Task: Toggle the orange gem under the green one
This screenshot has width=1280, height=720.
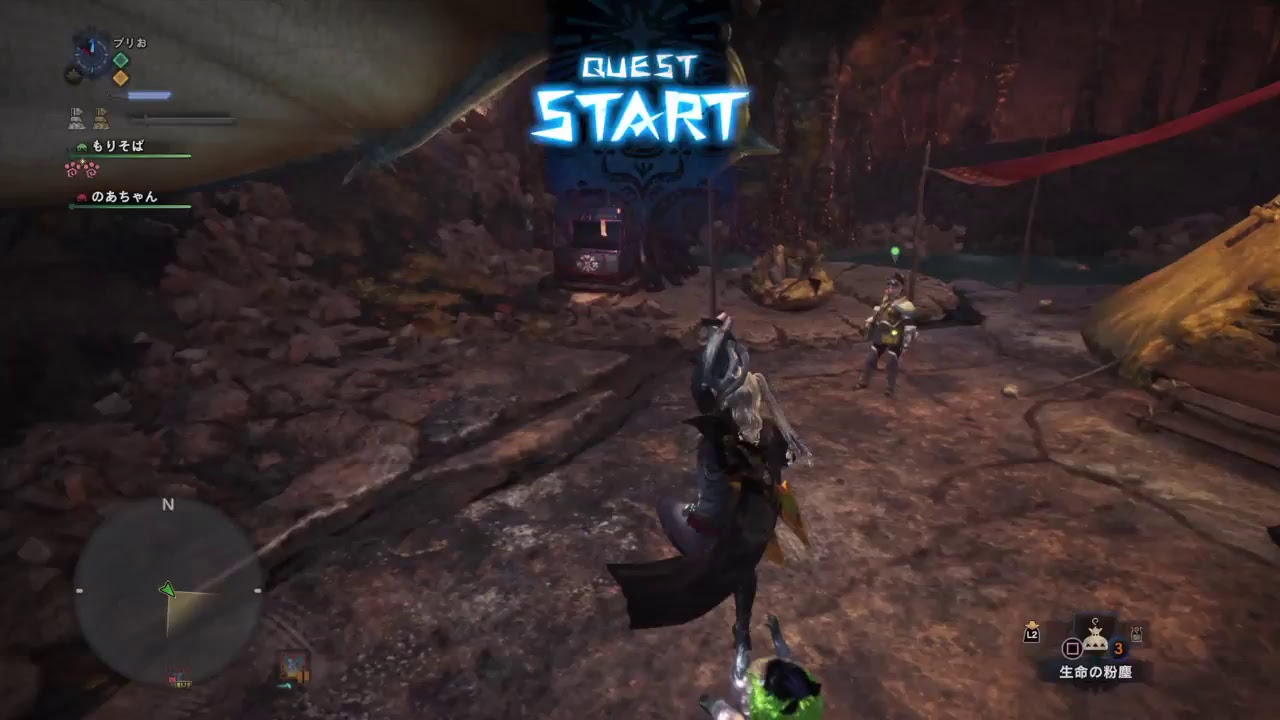Action: point(120,76)
